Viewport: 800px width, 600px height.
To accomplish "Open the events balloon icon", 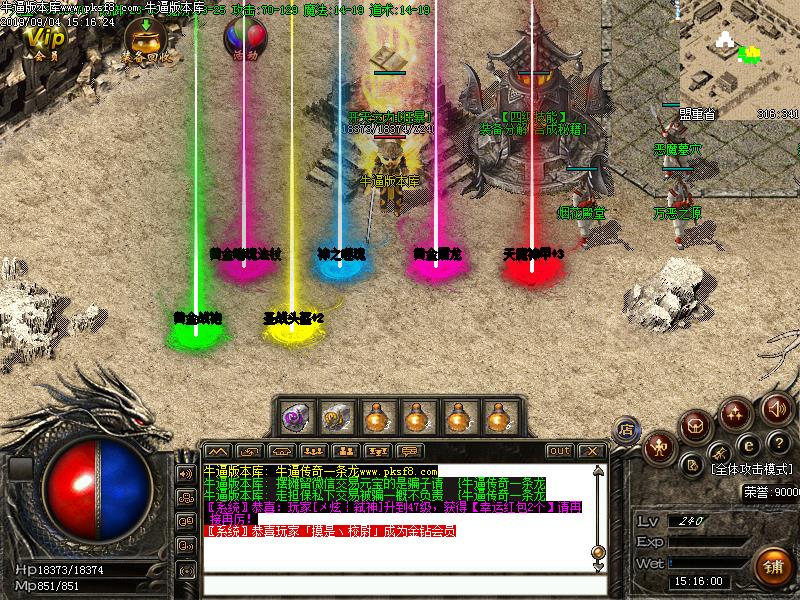I will (x=245, y=40).
